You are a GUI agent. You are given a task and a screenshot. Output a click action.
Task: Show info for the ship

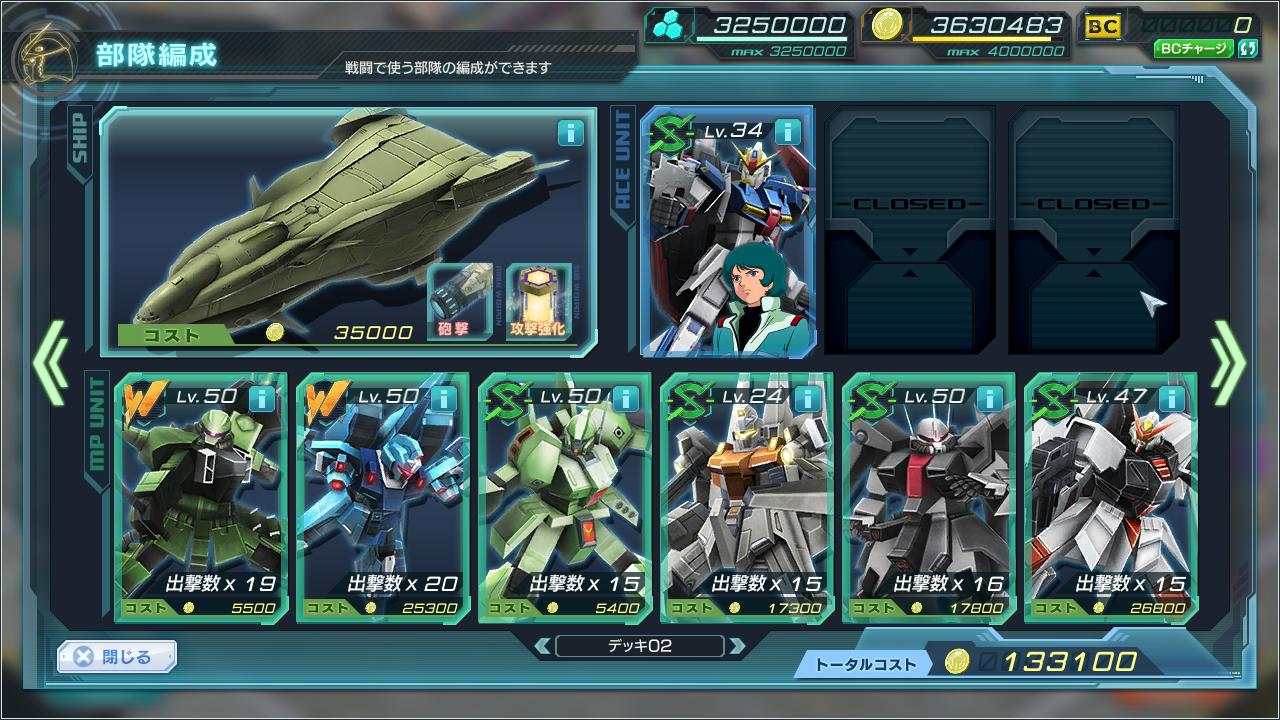pyautogui.click(x=570, y=132)
